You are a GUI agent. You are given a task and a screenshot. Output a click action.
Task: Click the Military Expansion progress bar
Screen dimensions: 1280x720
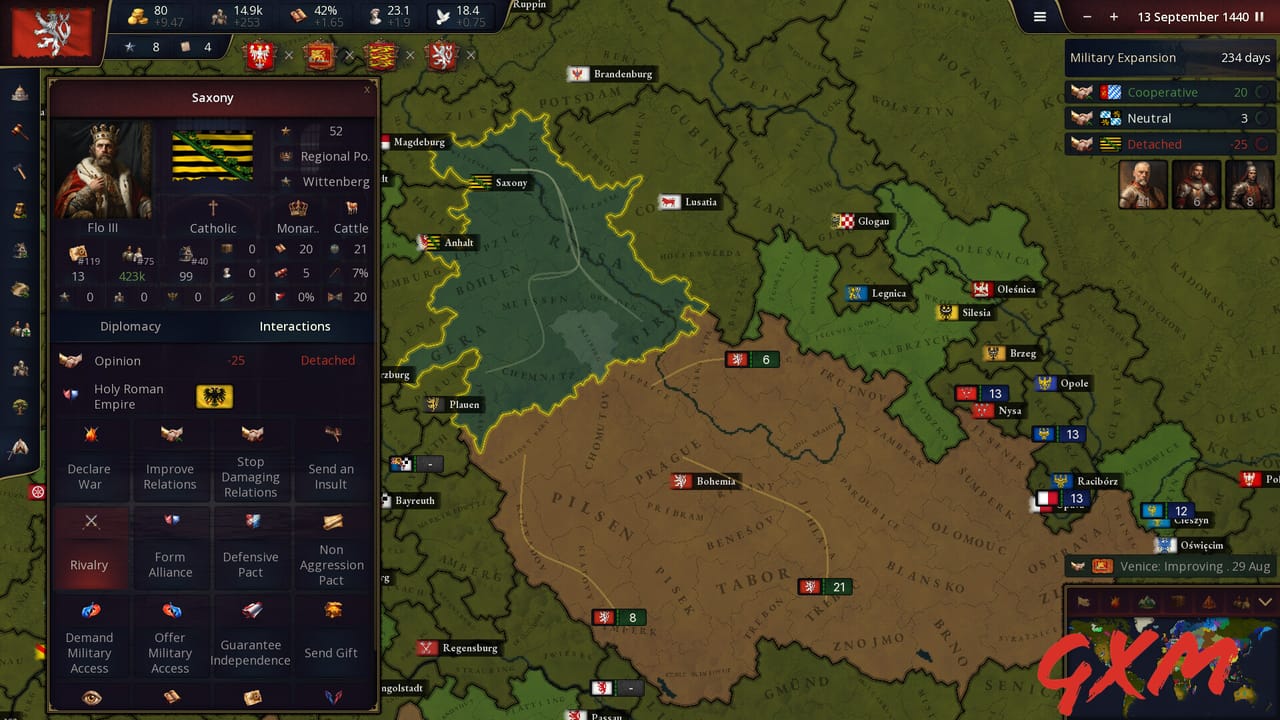tap(1170, 58)
